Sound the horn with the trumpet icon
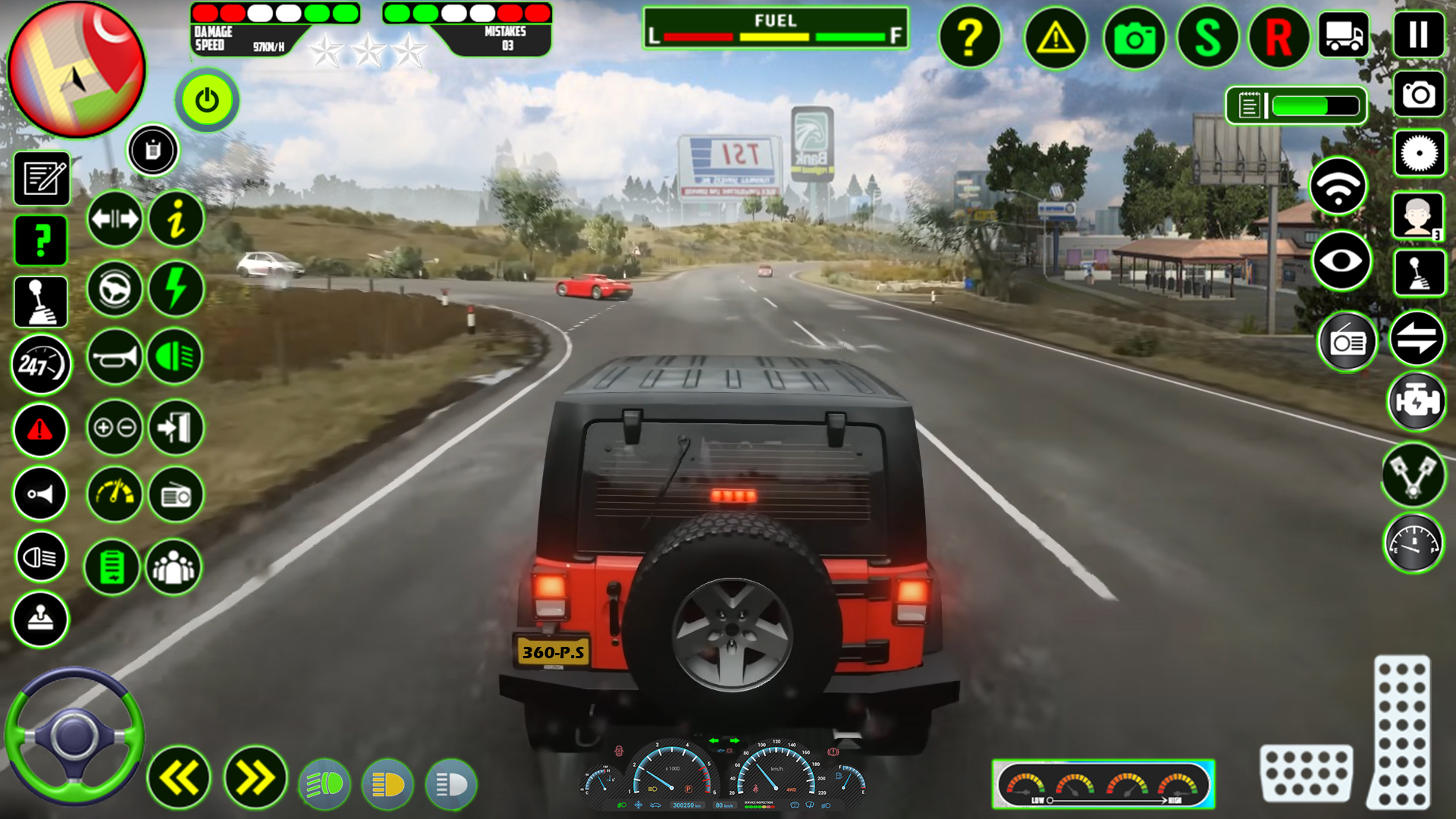Screen dimensions: 1456x819 pyautogui.click(x=114, y=354)
